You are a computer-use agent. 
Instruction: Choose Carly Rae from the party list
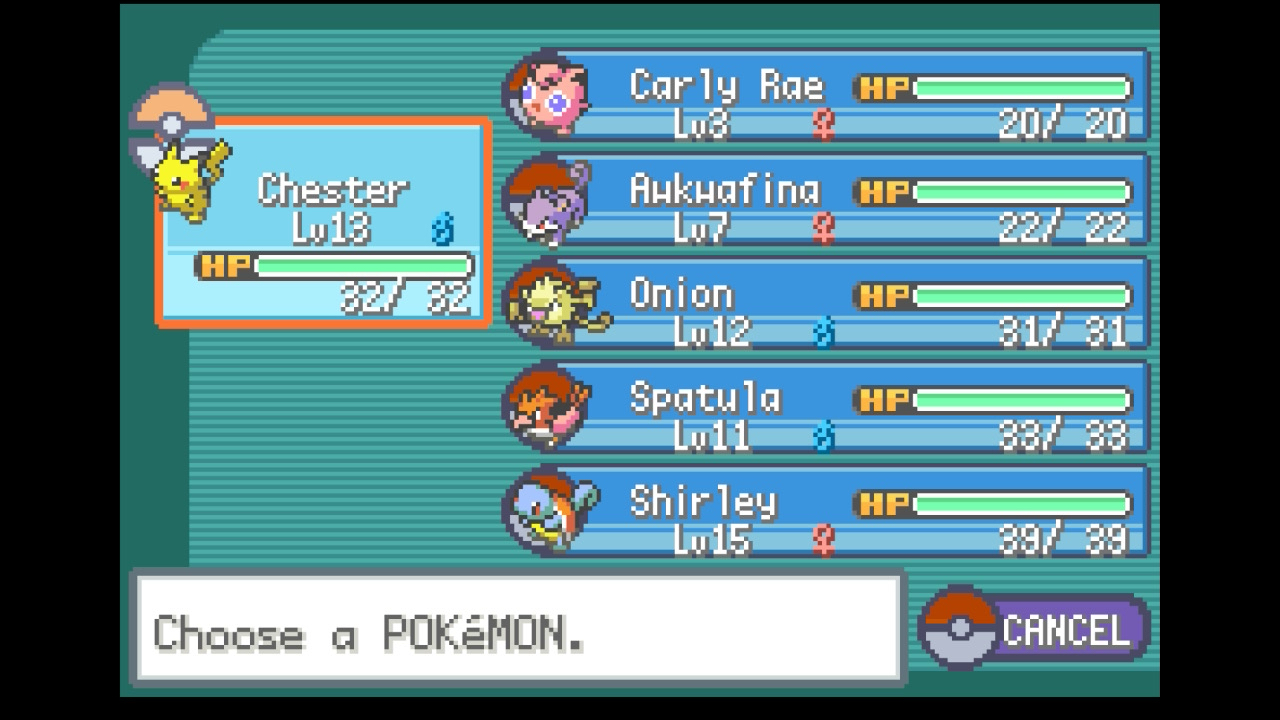pos(840,97)
